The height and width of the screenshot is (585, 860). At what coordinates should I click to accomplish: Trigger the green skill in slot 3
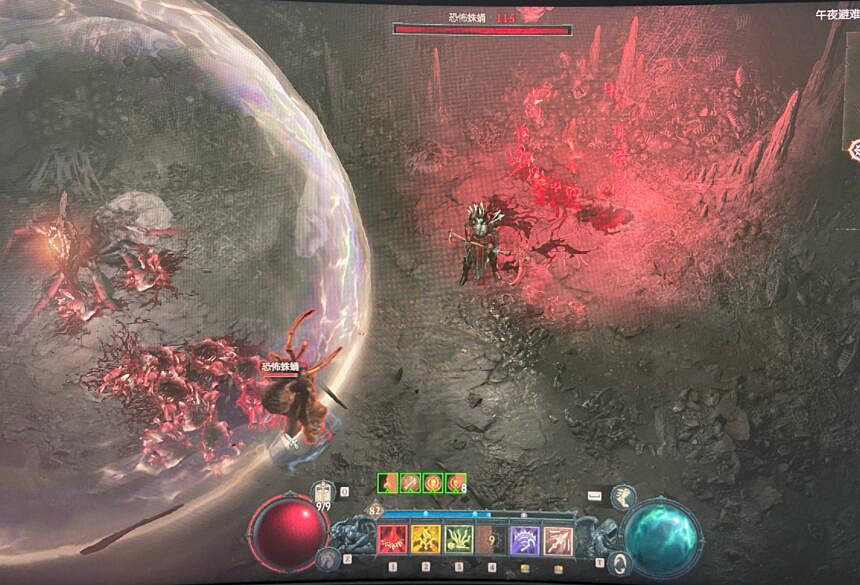pyautogui.click(x=458, y=540)
